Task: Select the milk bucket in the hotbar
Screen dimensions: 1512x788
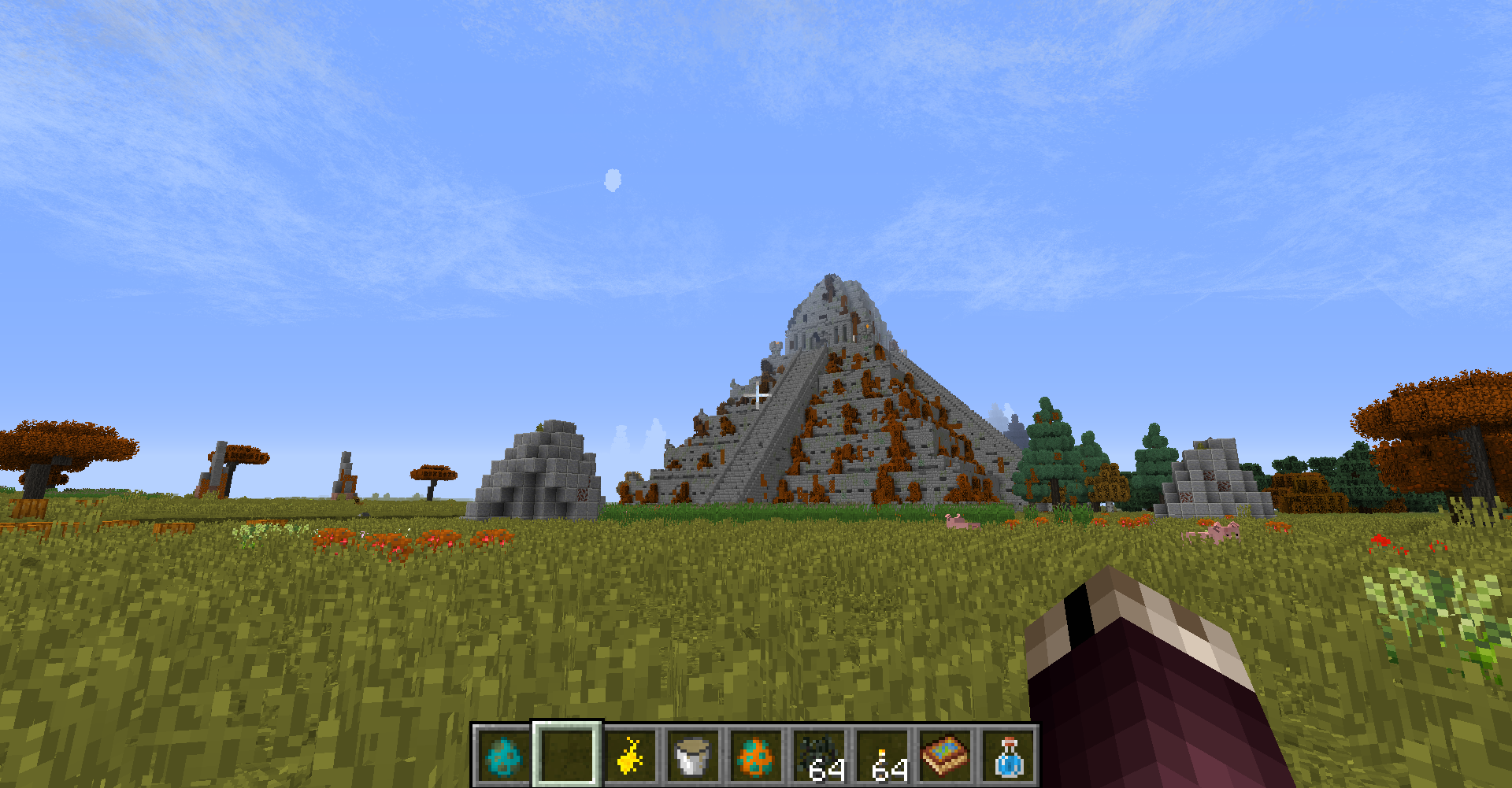Action: pos(691,758)
